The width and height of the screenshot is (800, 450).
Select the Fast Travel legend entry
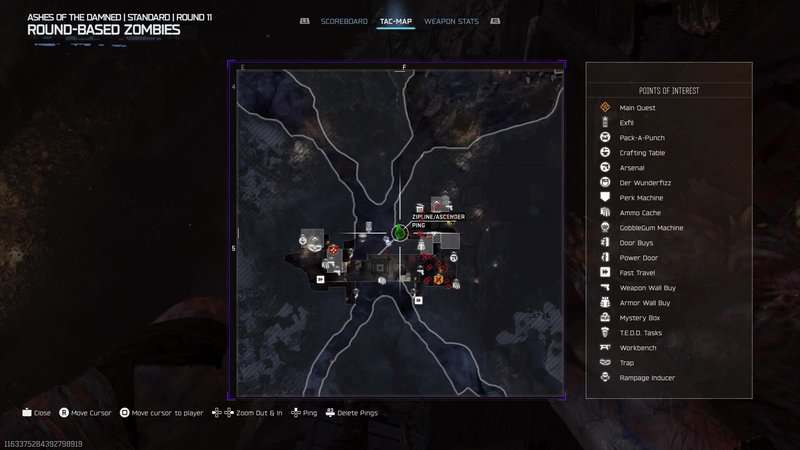tap(638, 273)
